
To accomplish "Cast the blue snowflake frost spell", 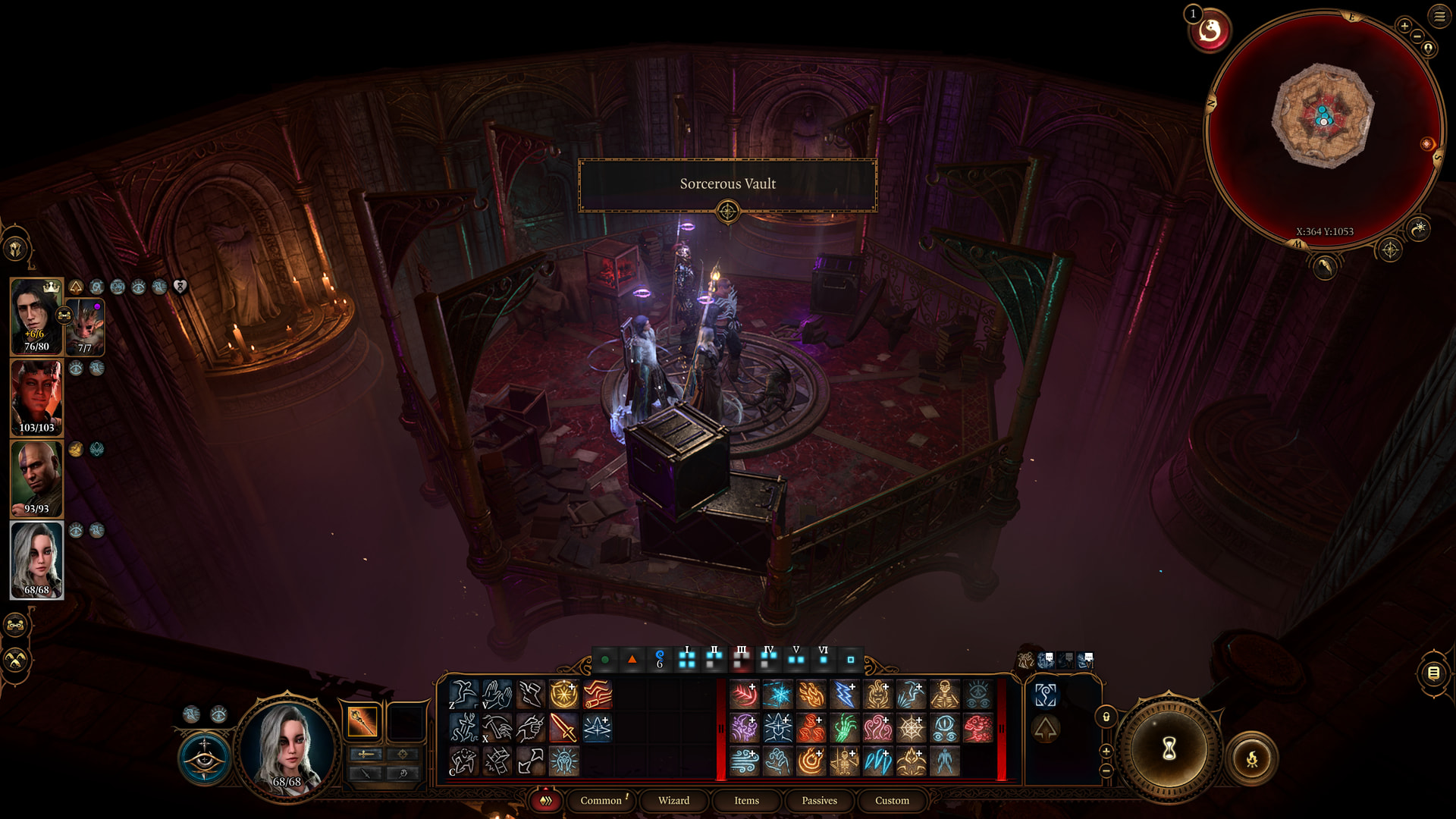I will point(777,695).
